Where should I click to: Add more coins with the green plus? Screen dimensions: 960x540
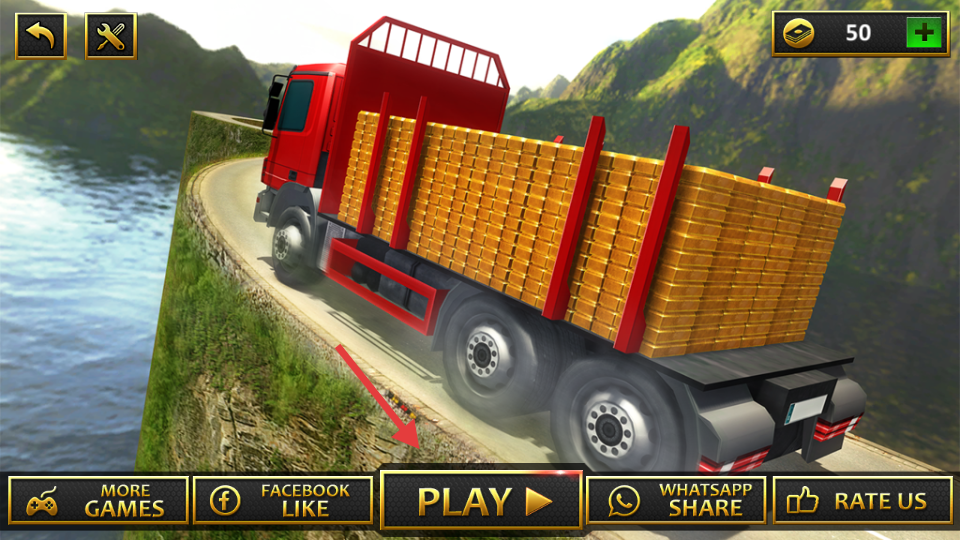tap(924, 33)
